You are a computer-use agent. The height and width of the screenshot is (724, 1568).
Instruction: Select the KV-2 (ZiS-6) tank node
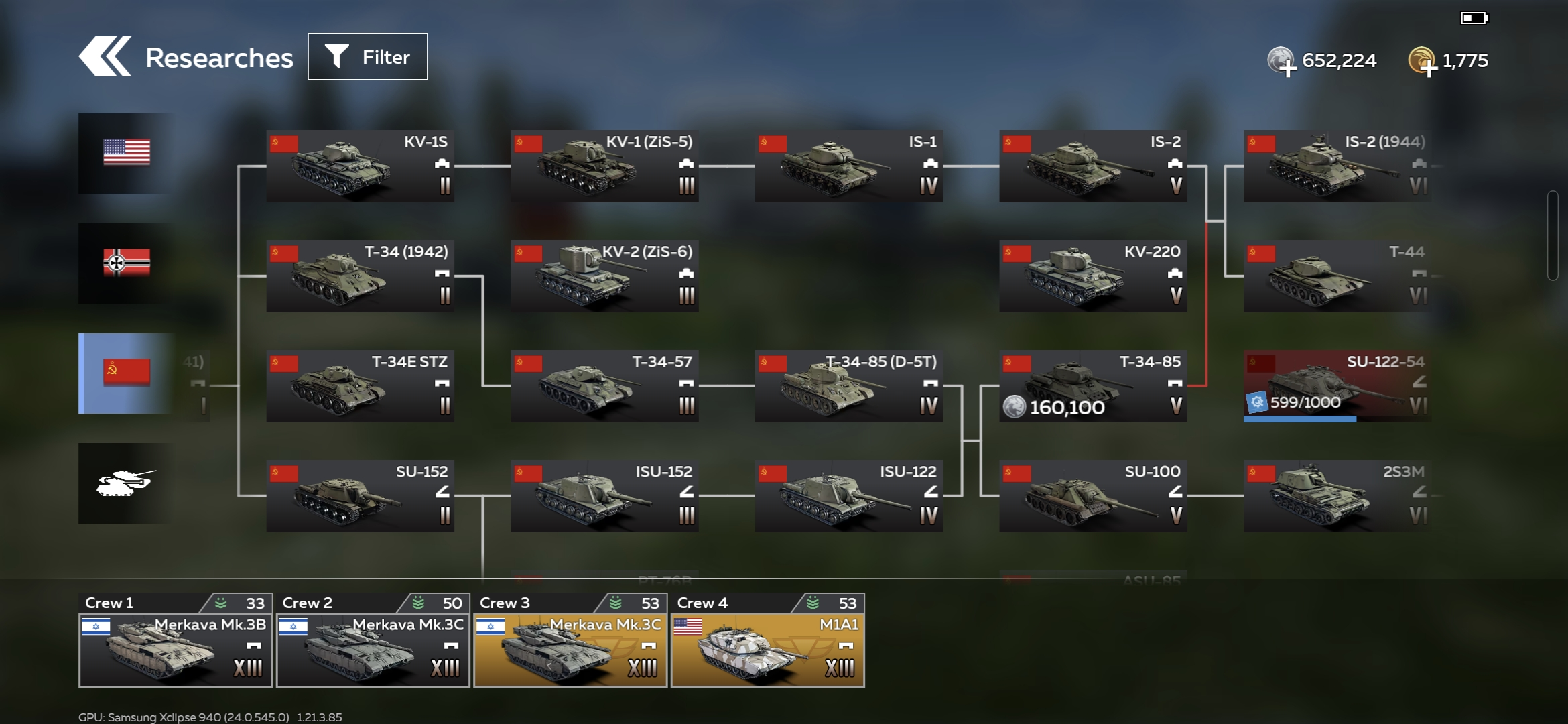[604, 276]
